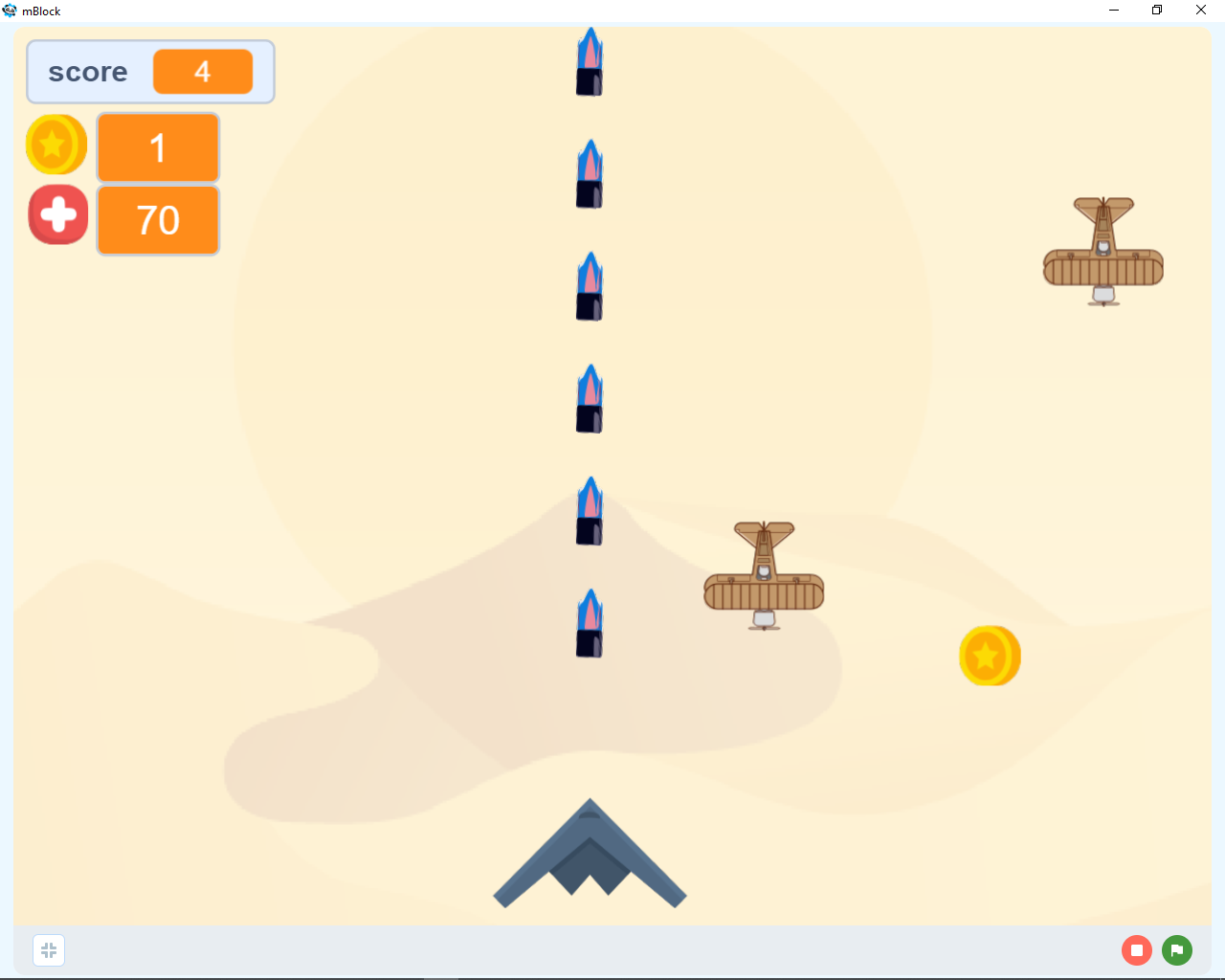1225x980 pixels.
Task: Click the taskbar strip at screen bottom
Action: click(x=612, y=976)
